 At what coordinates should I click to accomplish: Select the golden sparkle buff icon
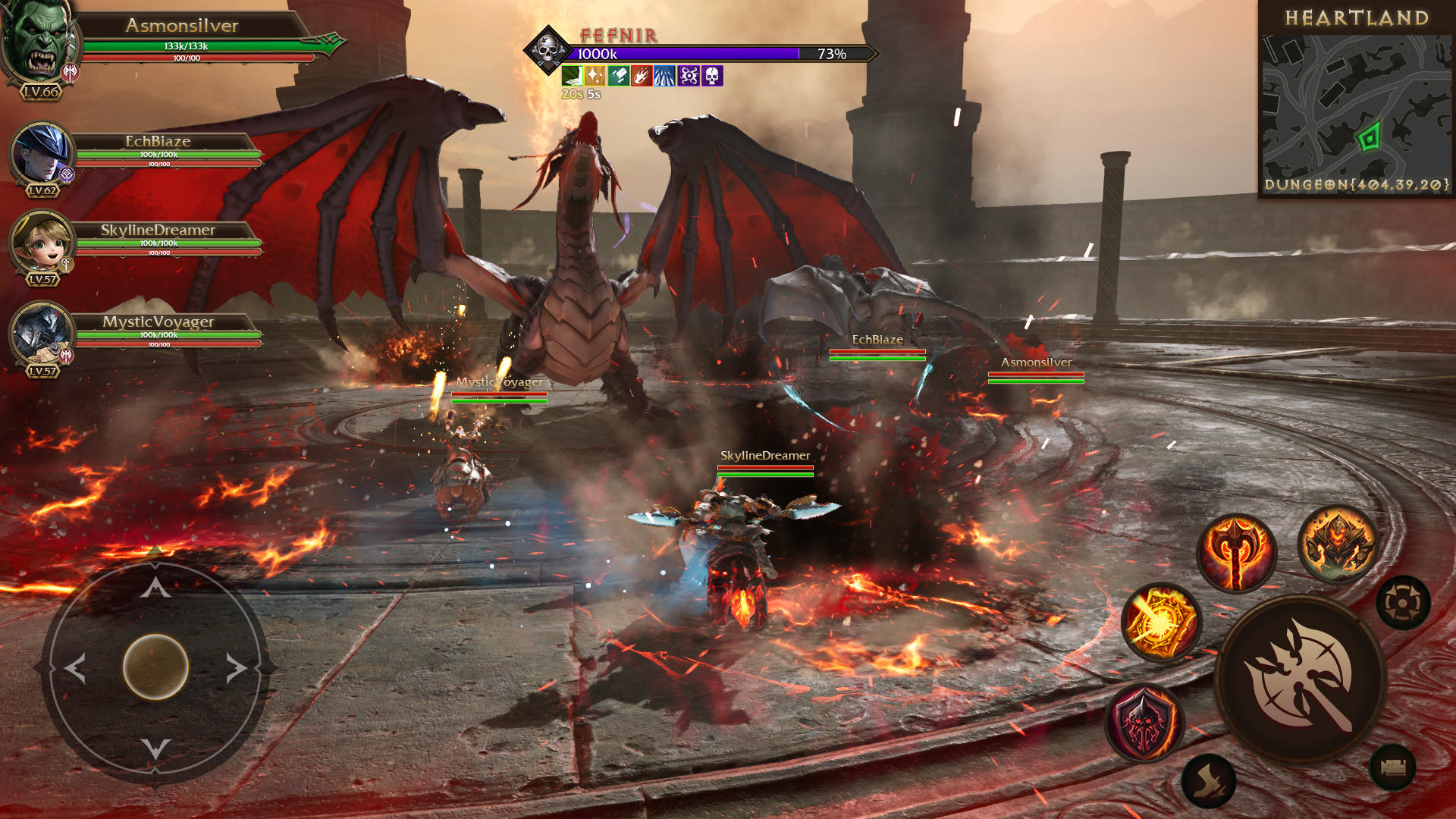pyautogui.click(x=595, y=77)
